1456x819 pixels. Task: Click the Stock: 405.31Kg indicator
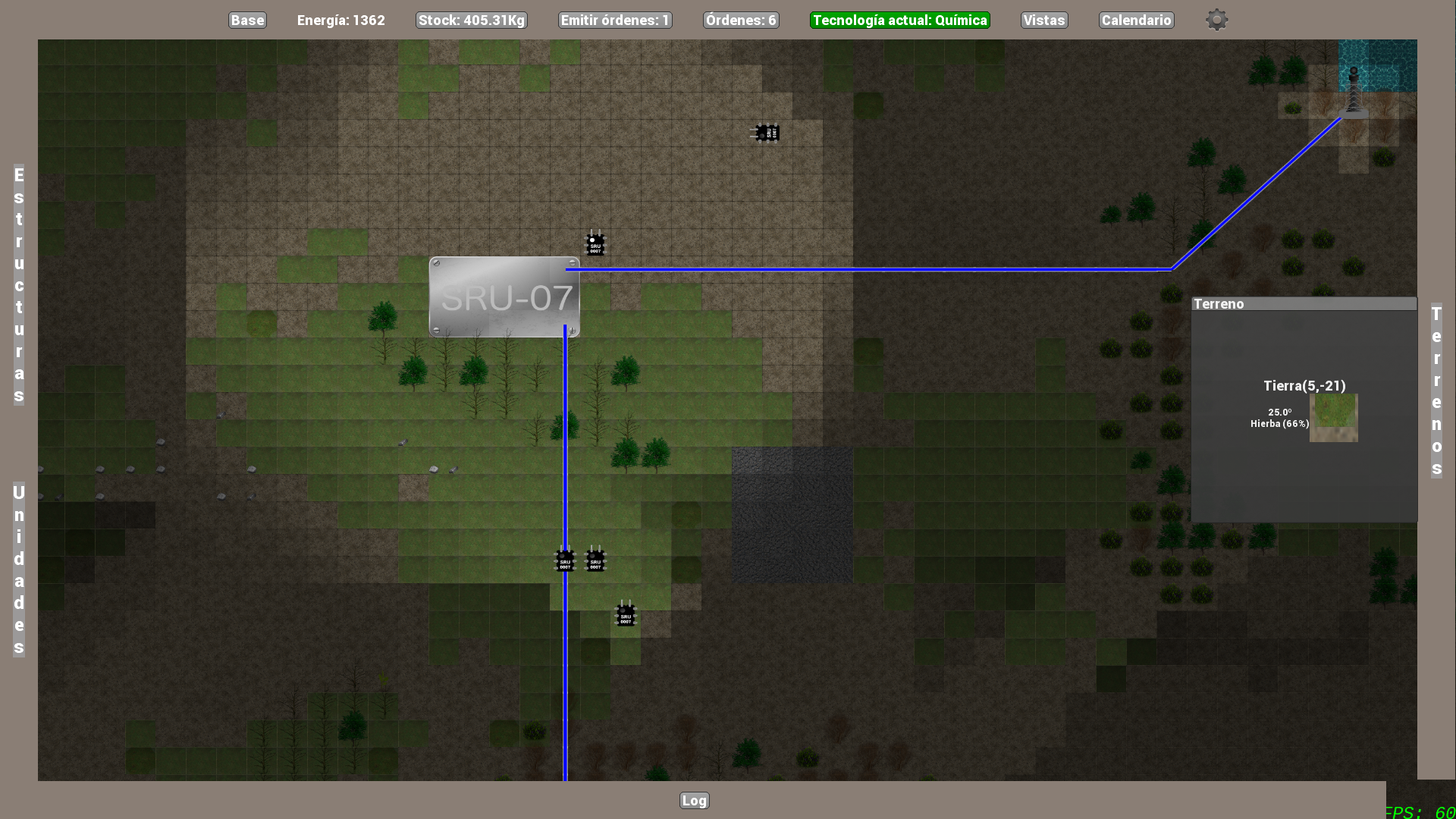pos(471,20)
